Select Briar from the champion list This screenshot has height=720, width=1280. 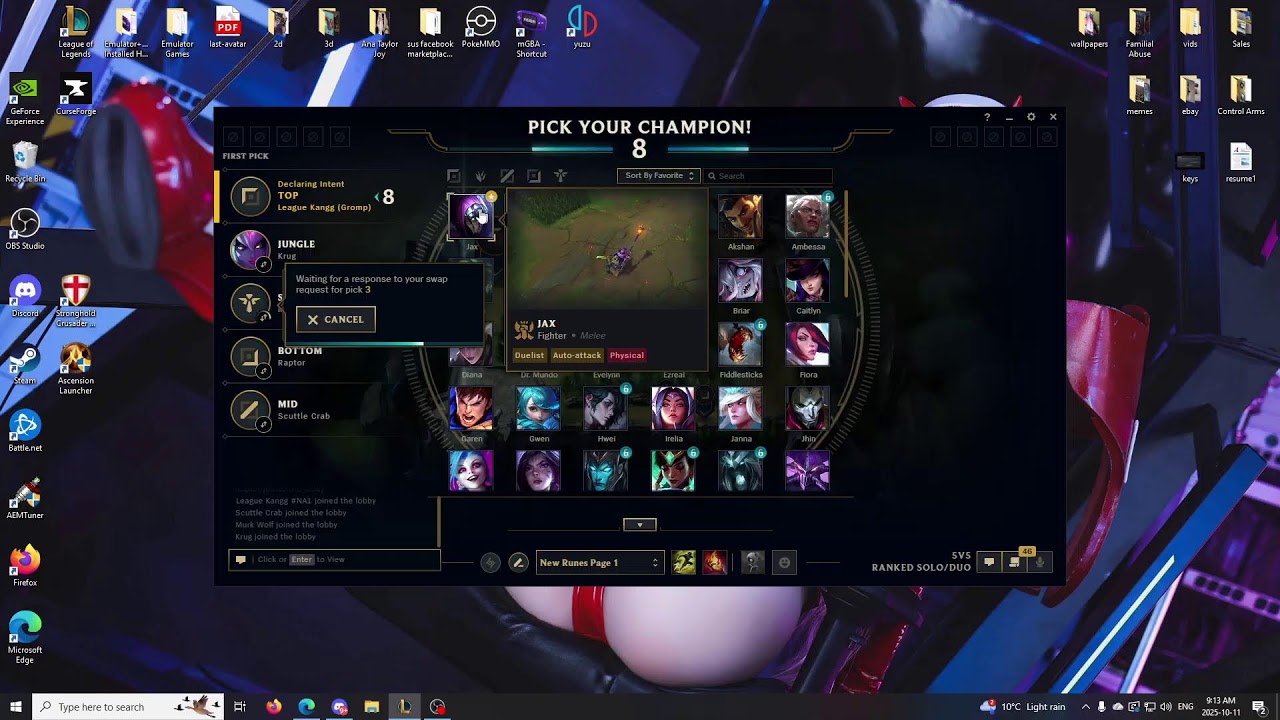click(x=741, y=281)
